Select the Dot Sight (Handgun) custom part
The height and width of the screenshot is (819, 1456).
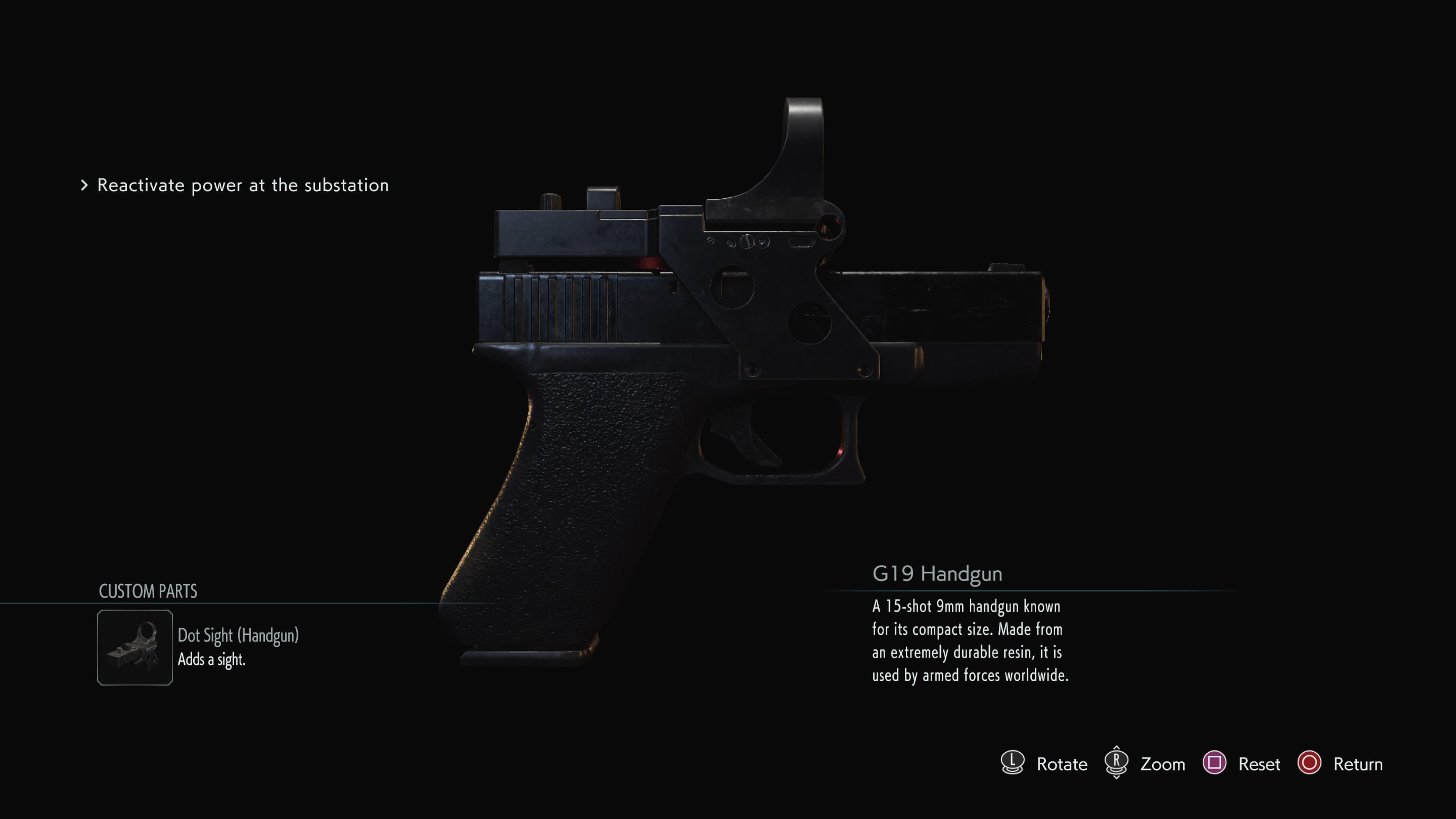135,647
